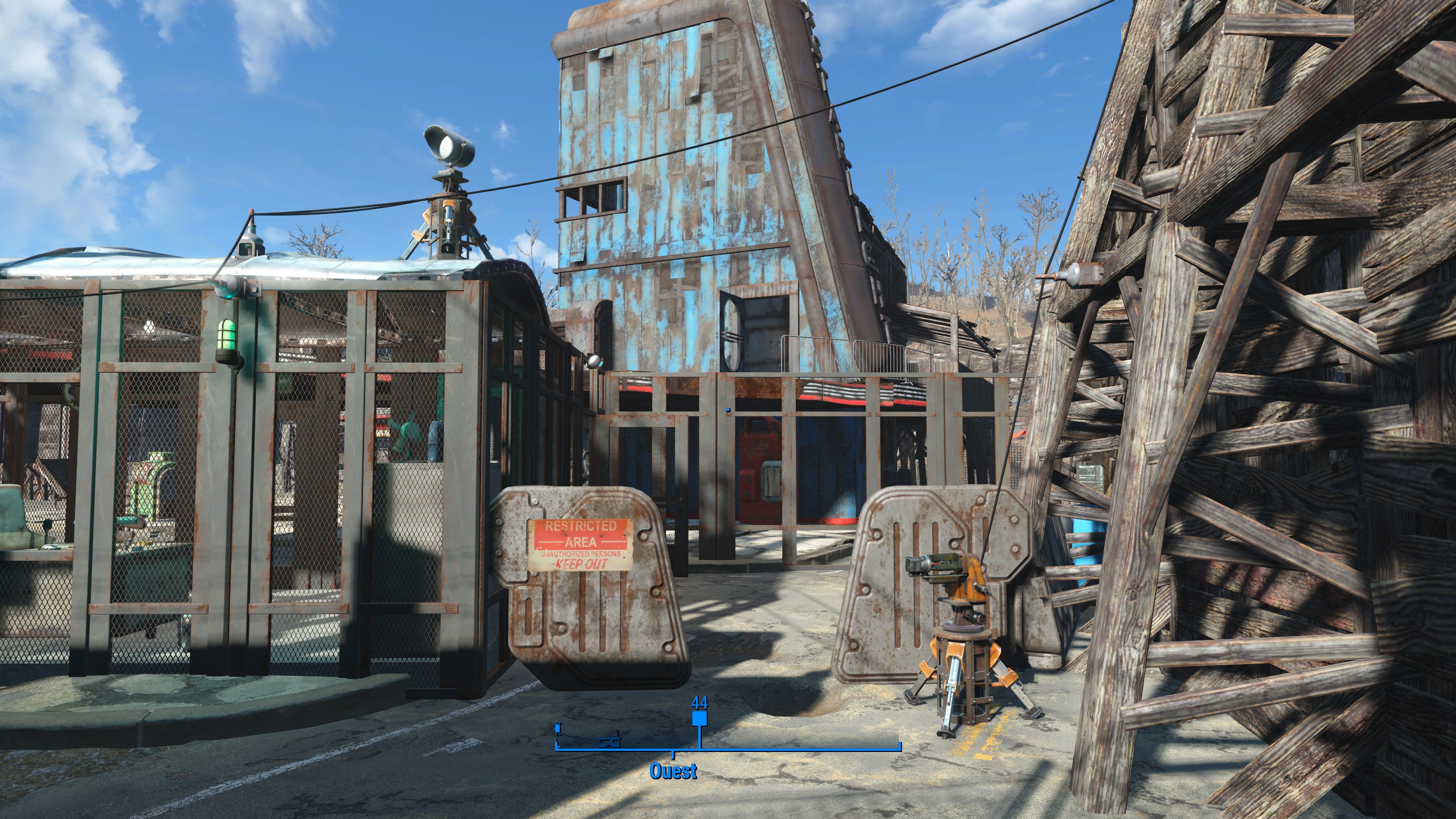The height and width of the screenshot is (819, 1456).
Task: Click the square quest marker on the compass
Action: coord(699,718)
